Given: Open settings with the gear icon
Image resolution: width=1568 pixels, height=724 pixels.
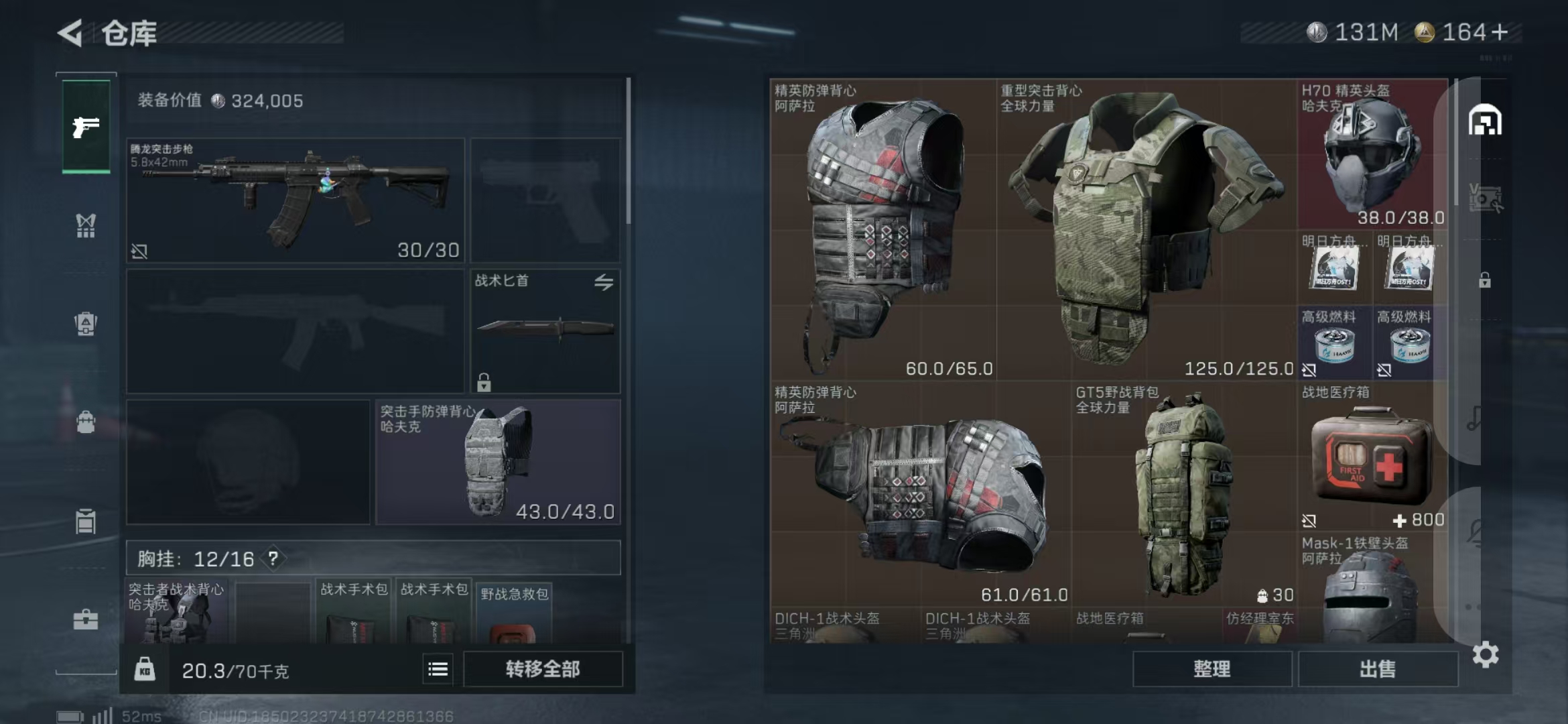Looking at the screenshot, I should tap(1485, 654).
